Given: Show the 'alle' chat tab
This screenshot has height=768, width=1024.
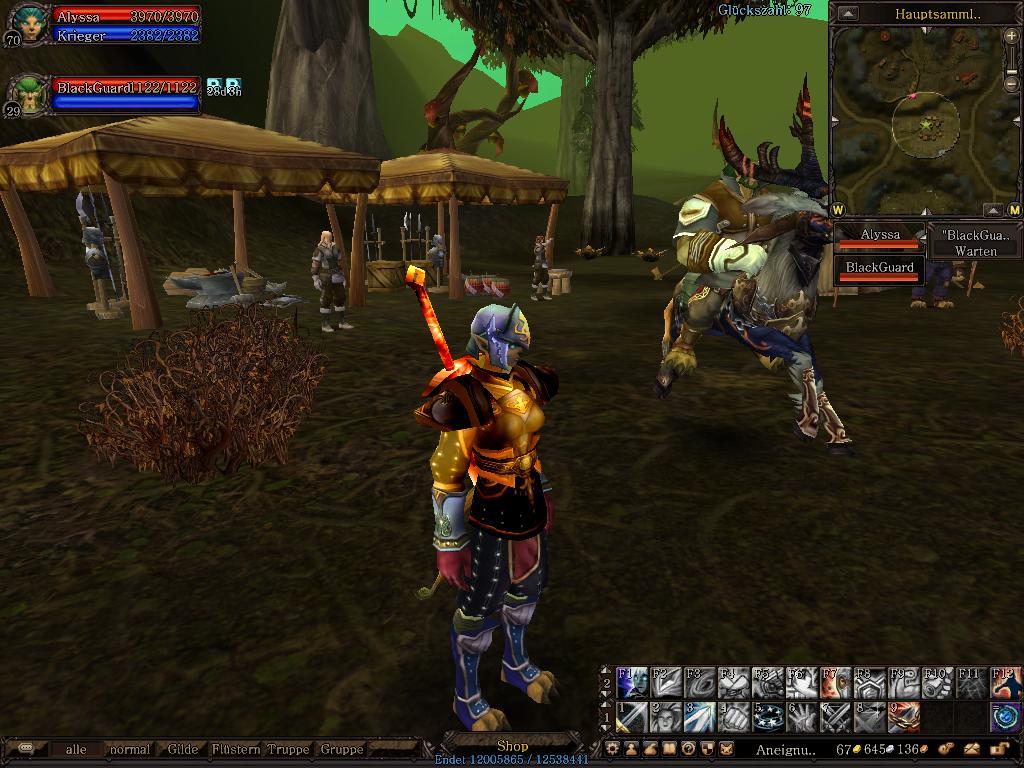Looking at the screenshot, I should pyautogui.click(x=76, y=749).
